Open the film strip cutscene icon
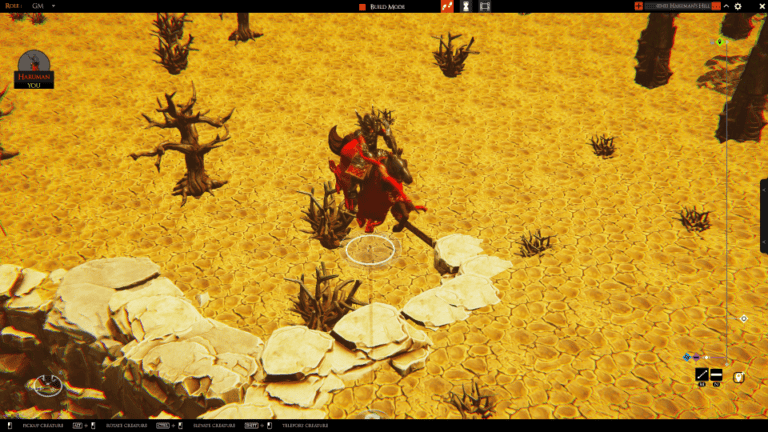Image resolution: width=768 pixels, height=432 pixels. (x=485, y=6)
